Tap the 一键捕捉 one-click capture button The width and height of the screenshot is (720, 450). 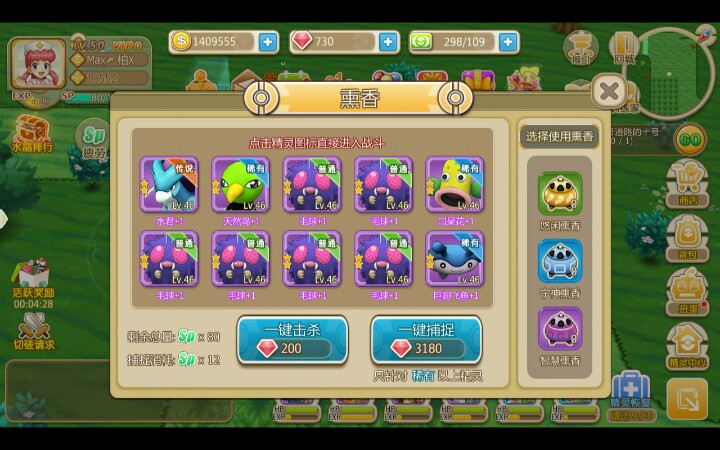(426, 340)
